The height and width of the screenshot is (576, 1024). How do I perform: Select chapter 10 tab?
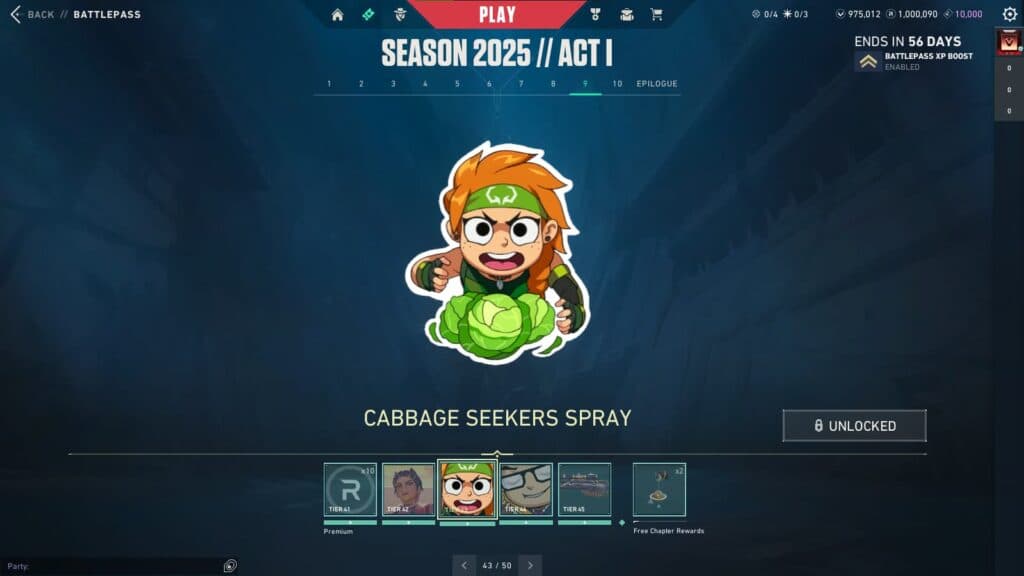617,84
